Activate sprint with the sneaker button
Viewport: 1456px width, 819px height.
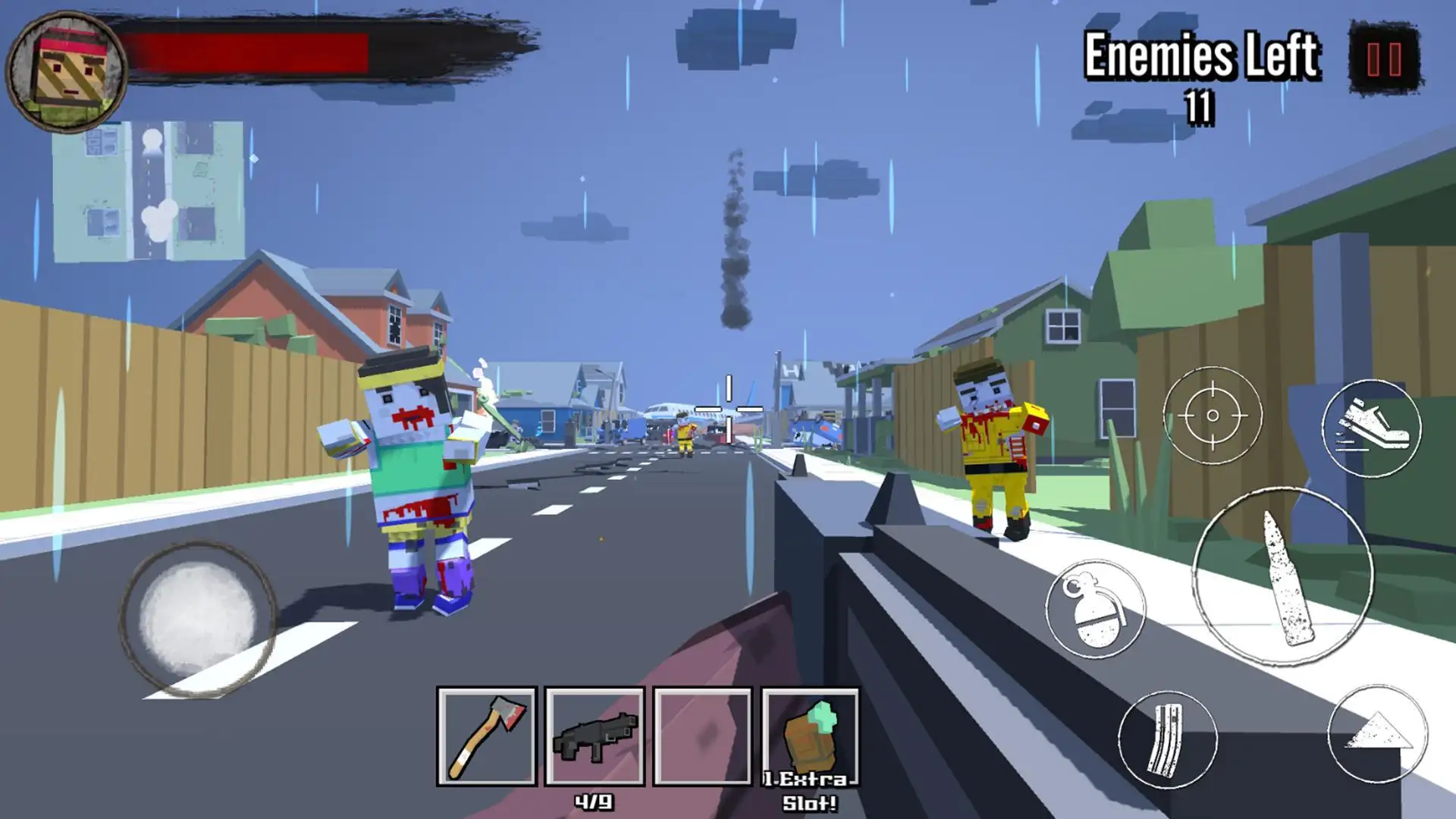point(1370,428)
